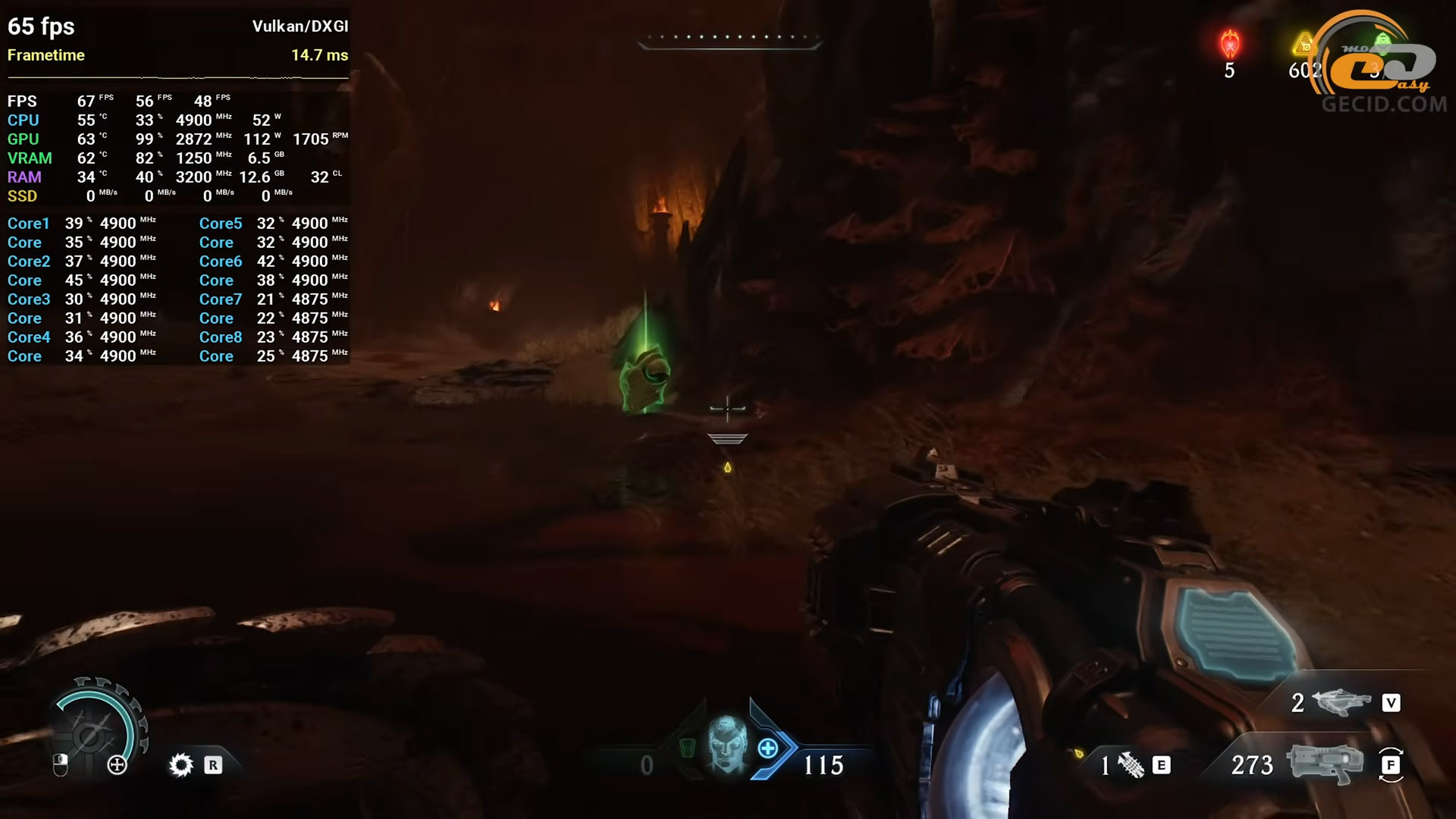Click the red demon extra-lives icon

click(1229, 44)
